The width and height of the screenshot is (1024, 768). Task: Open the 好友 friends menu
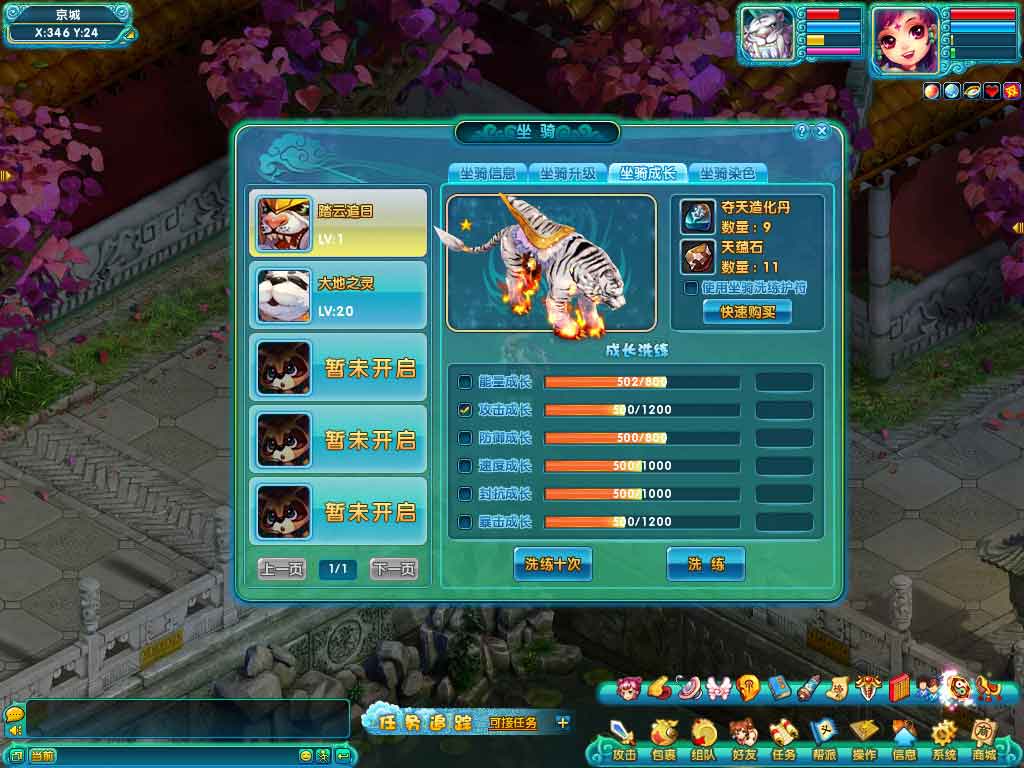743,740
